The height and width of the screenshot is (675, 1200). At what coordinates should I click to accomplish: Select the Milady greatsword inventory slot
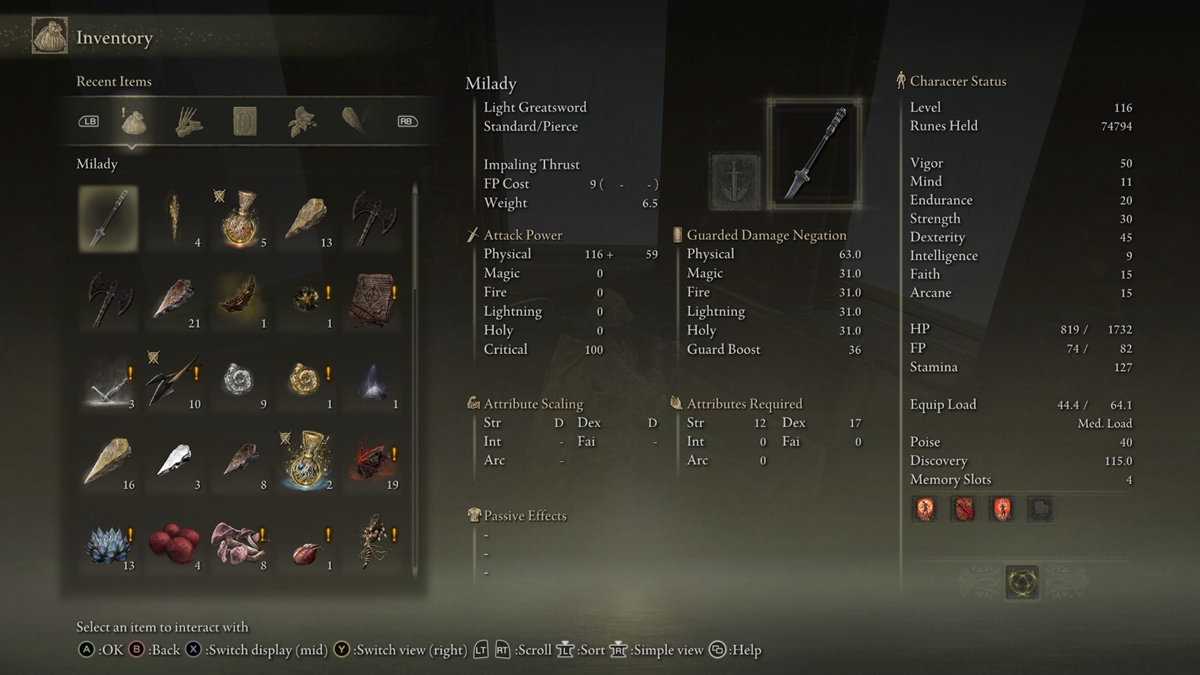coord(108,217)
